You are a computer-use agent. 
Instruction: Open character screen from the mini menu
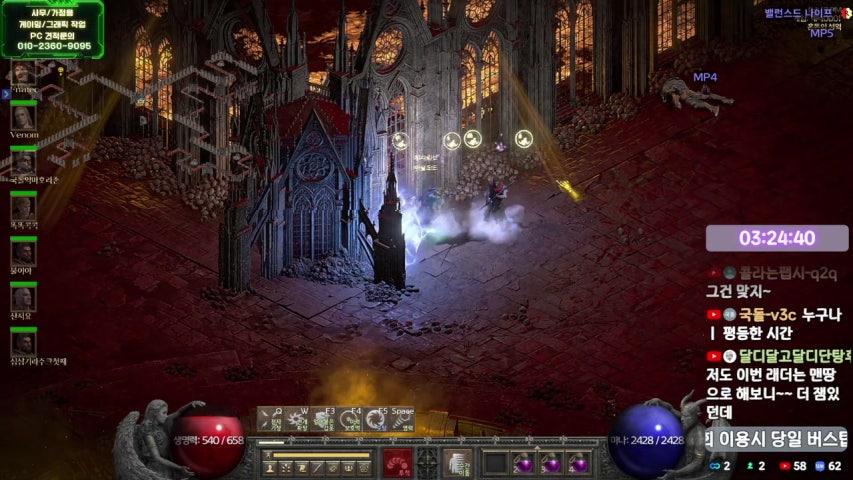(x=268, y=468)
